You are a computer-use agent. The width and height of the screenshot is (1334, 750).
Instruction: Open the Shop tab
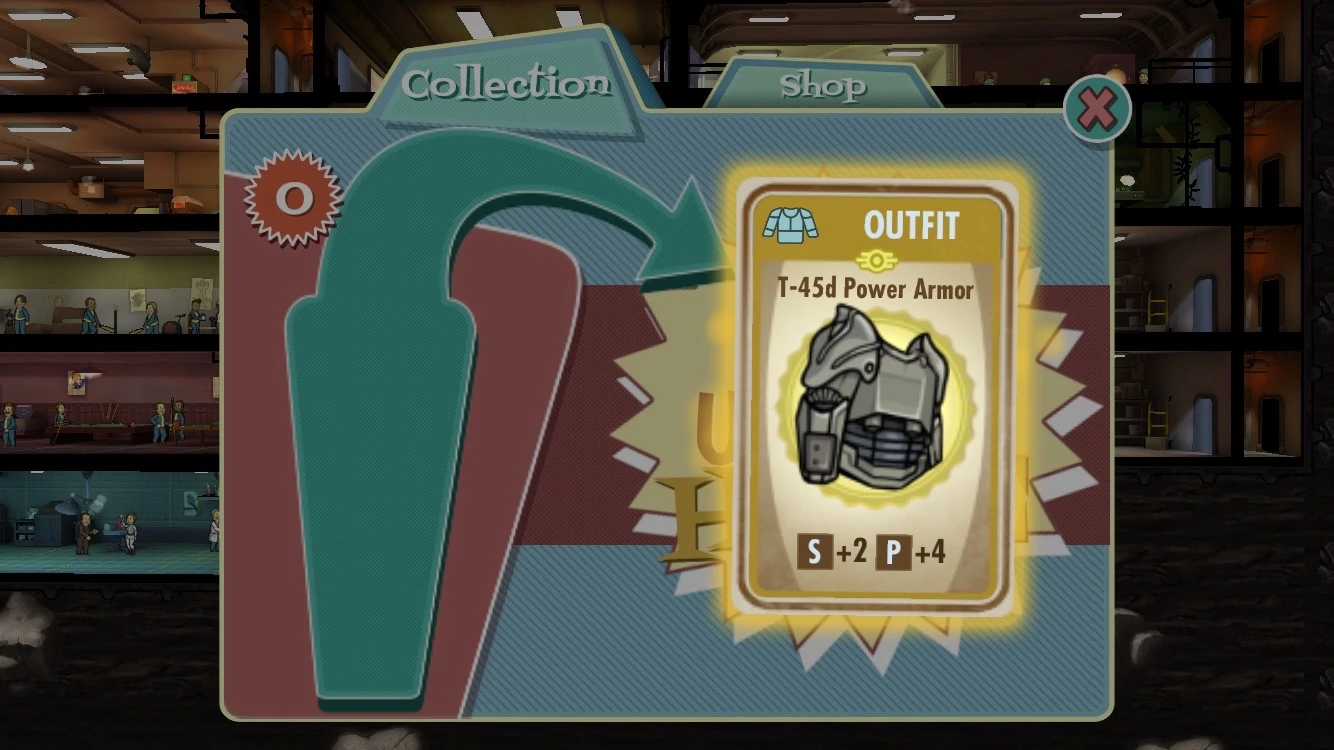click(825, 87)
